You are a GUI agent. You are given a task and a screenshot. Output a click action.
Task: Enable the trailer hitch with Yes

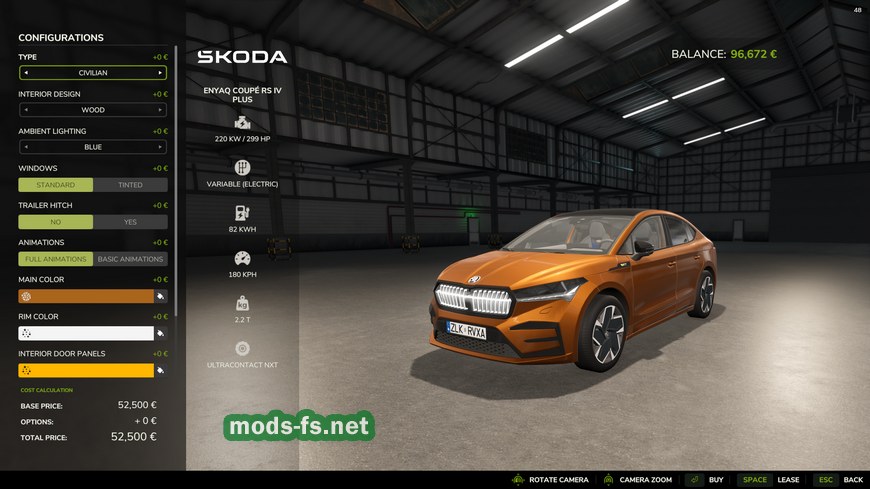130,222
